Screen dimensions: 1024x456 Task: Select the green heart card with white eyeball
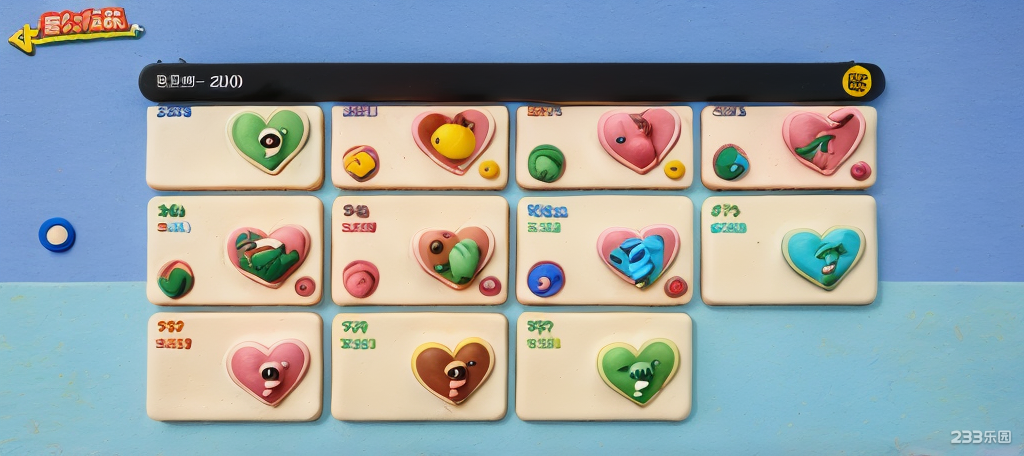tap(235, 146)
